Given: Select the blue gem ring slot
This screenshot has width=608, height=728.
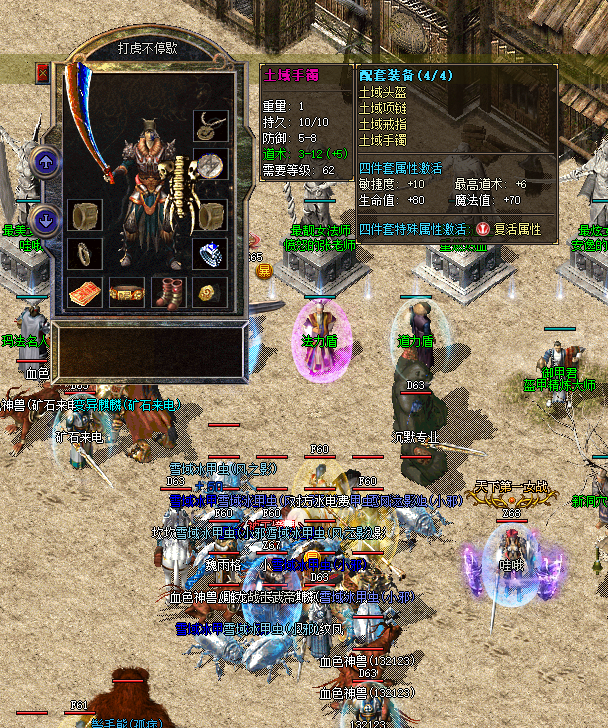Looking at the screenshot, I should [x=210, y=254].
